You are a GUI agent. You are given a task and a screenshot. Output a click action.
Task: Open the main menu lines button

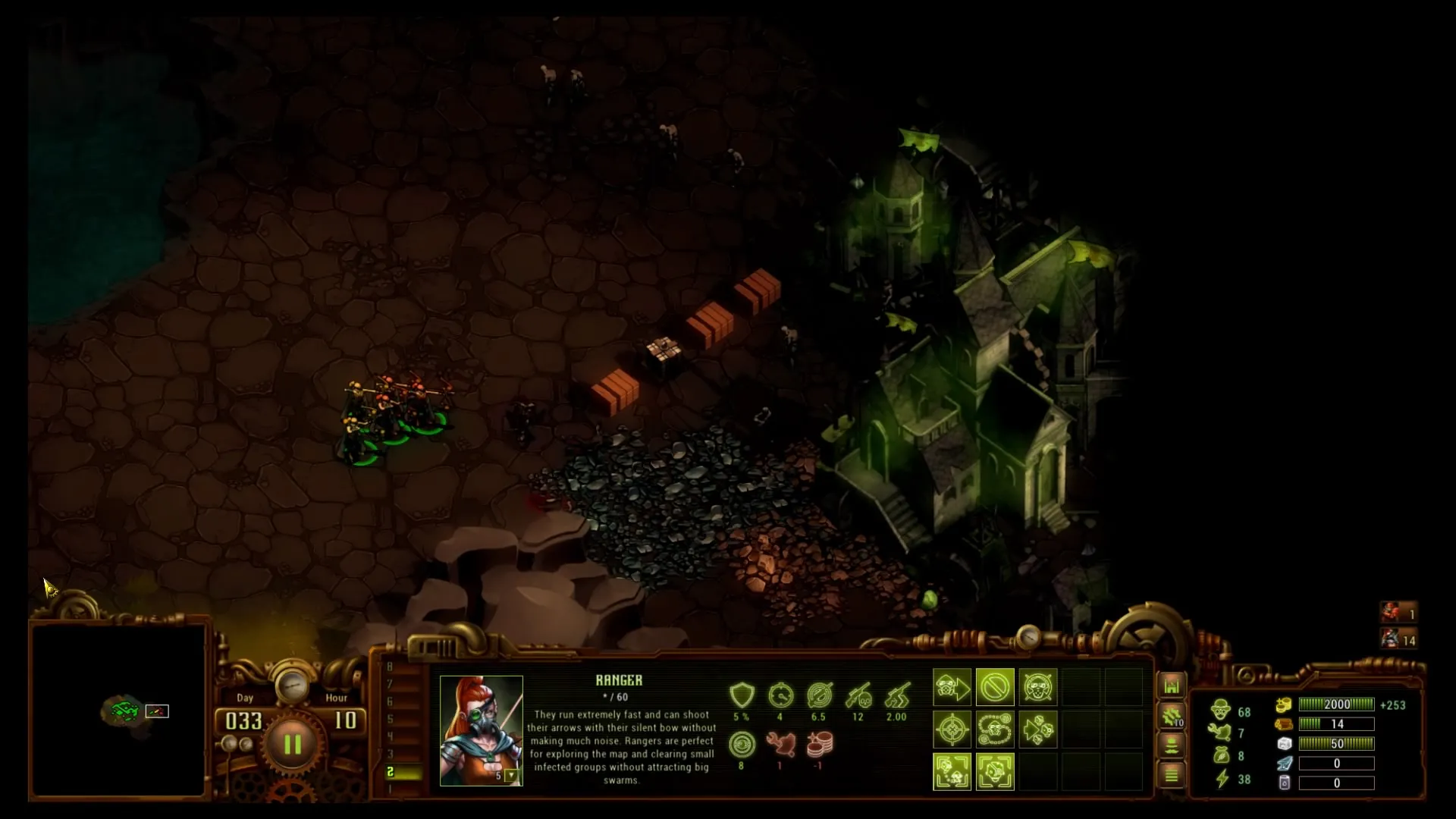pyautogui.click(x=1172, y=775)
